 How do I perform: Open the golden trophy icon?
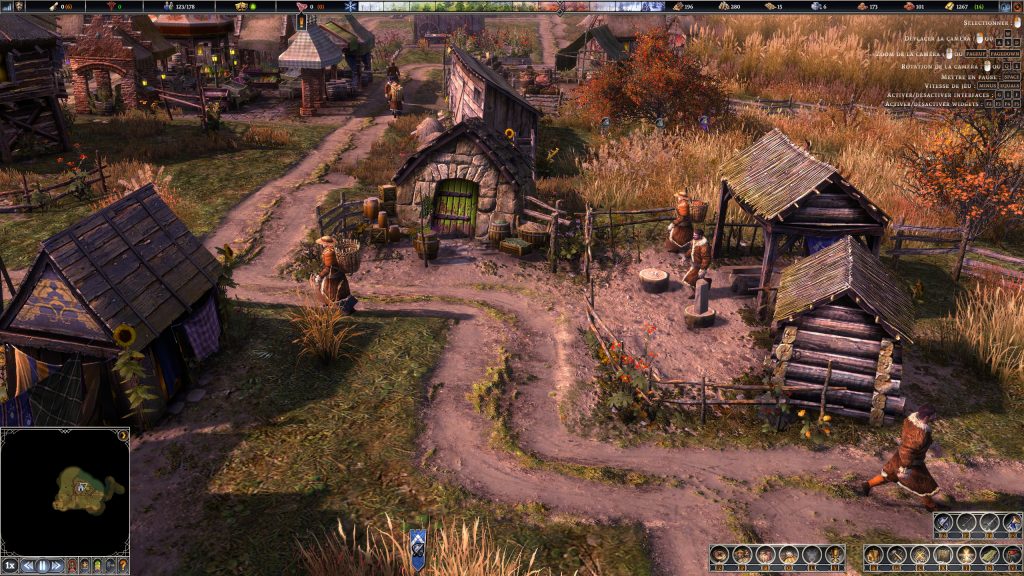pyautogui.click(x=834, y=554)
